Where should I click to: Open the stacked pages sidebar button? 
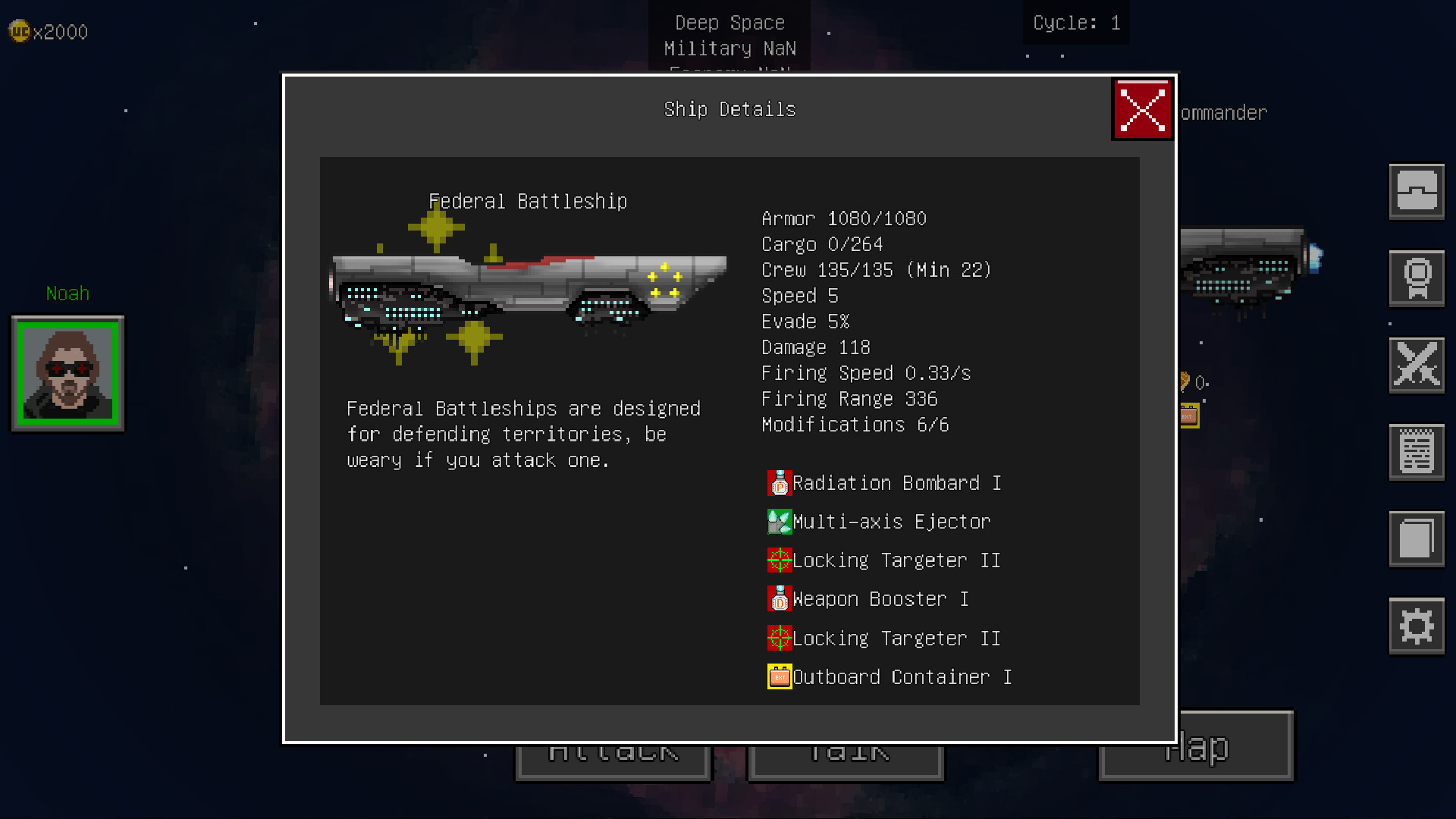click(x=1416, y=538)
